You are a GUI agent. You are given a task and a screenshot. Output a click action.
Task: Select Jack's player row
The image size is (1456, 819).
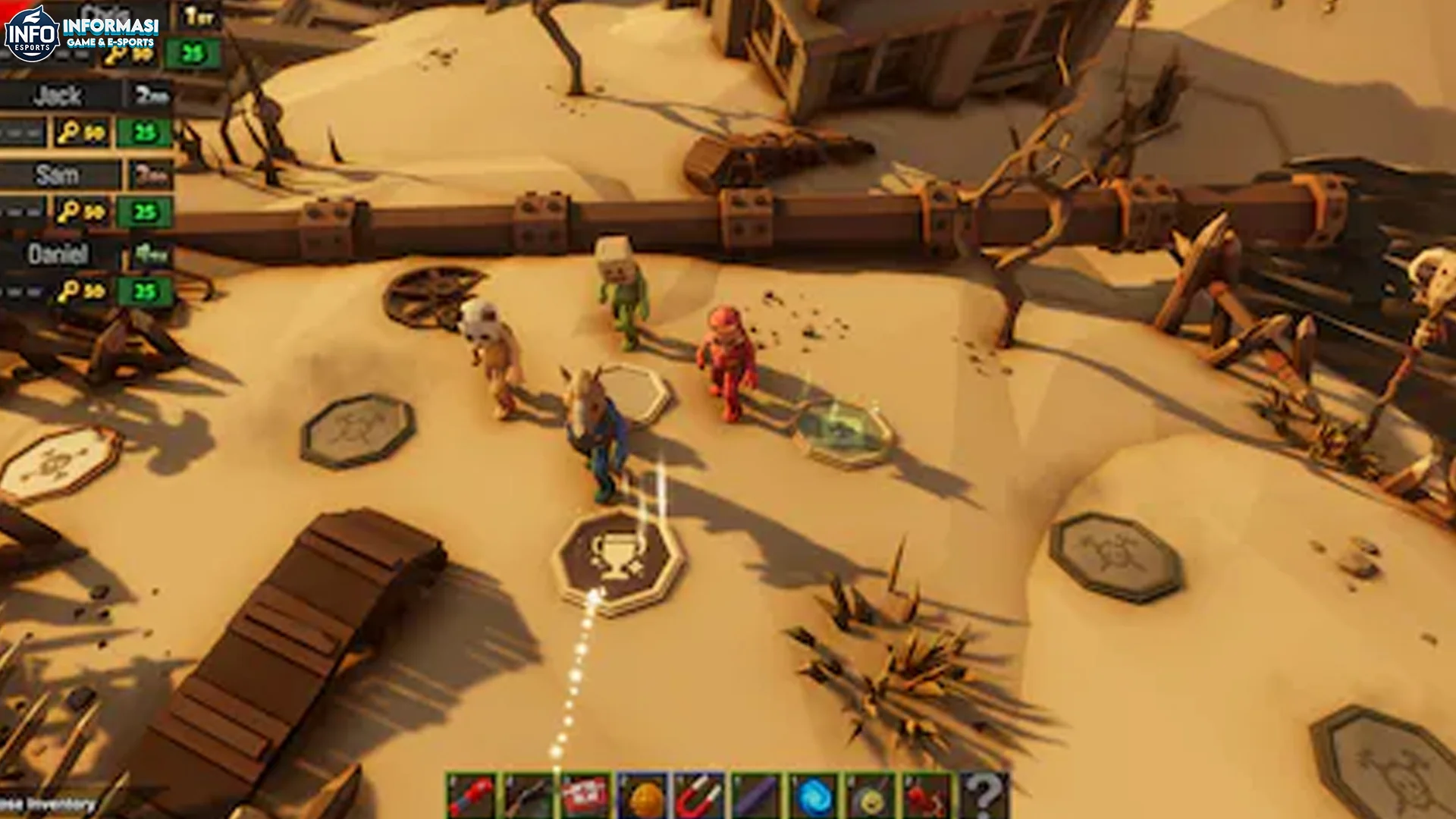(x=59, y=96)
